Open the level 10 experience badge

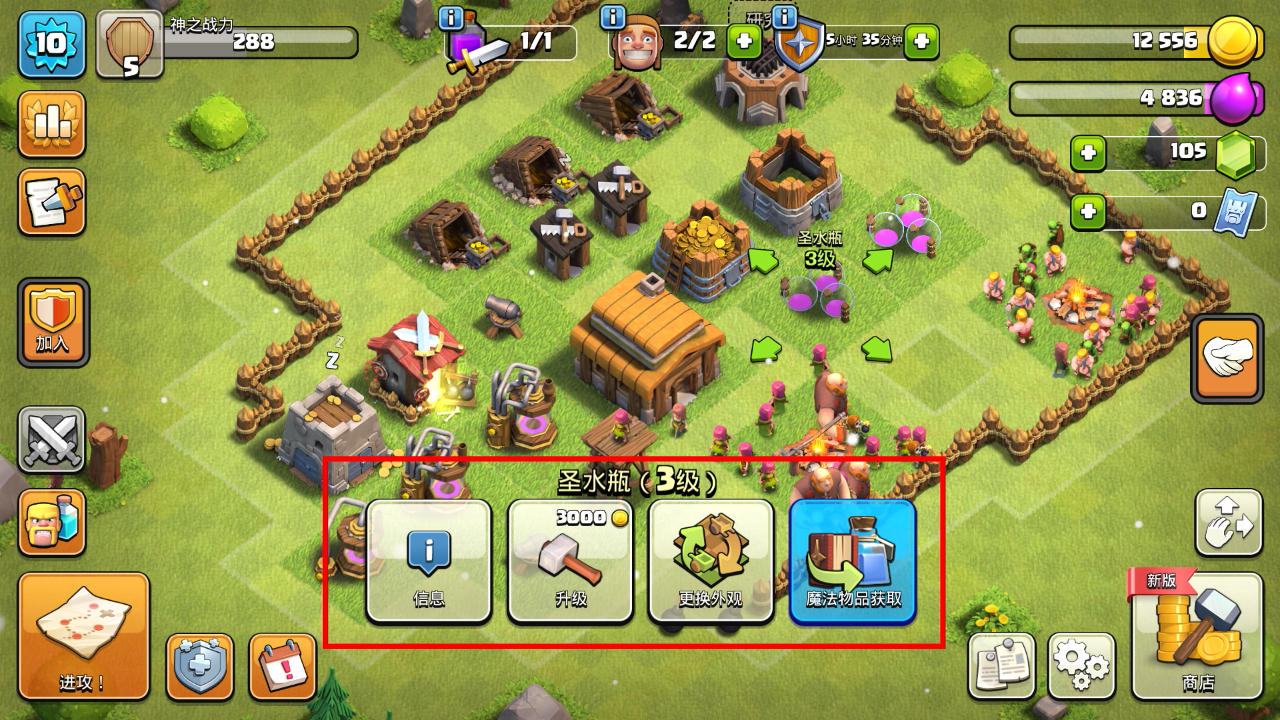click(51, 43)
